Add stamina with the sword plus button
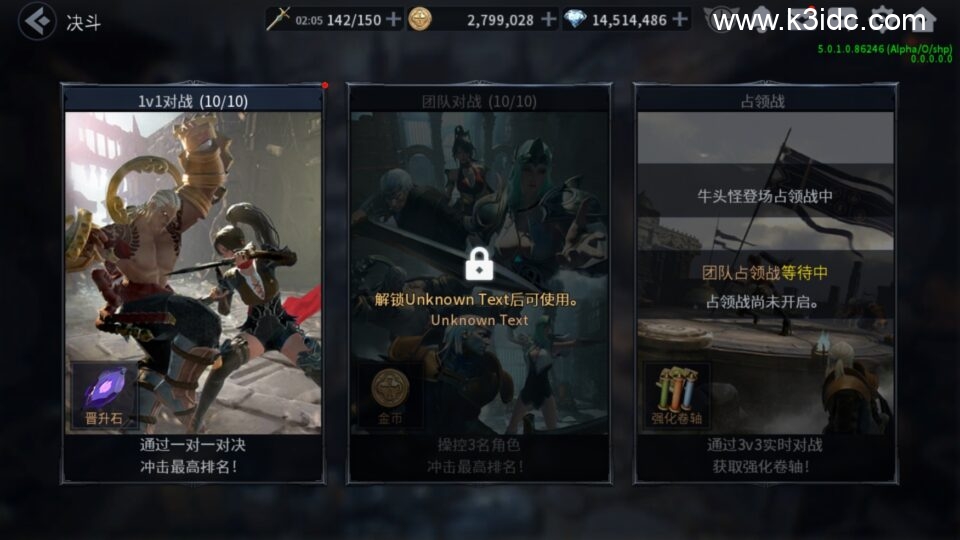The image size is (960, 540). pyautogui.click(x=393, y=19)
